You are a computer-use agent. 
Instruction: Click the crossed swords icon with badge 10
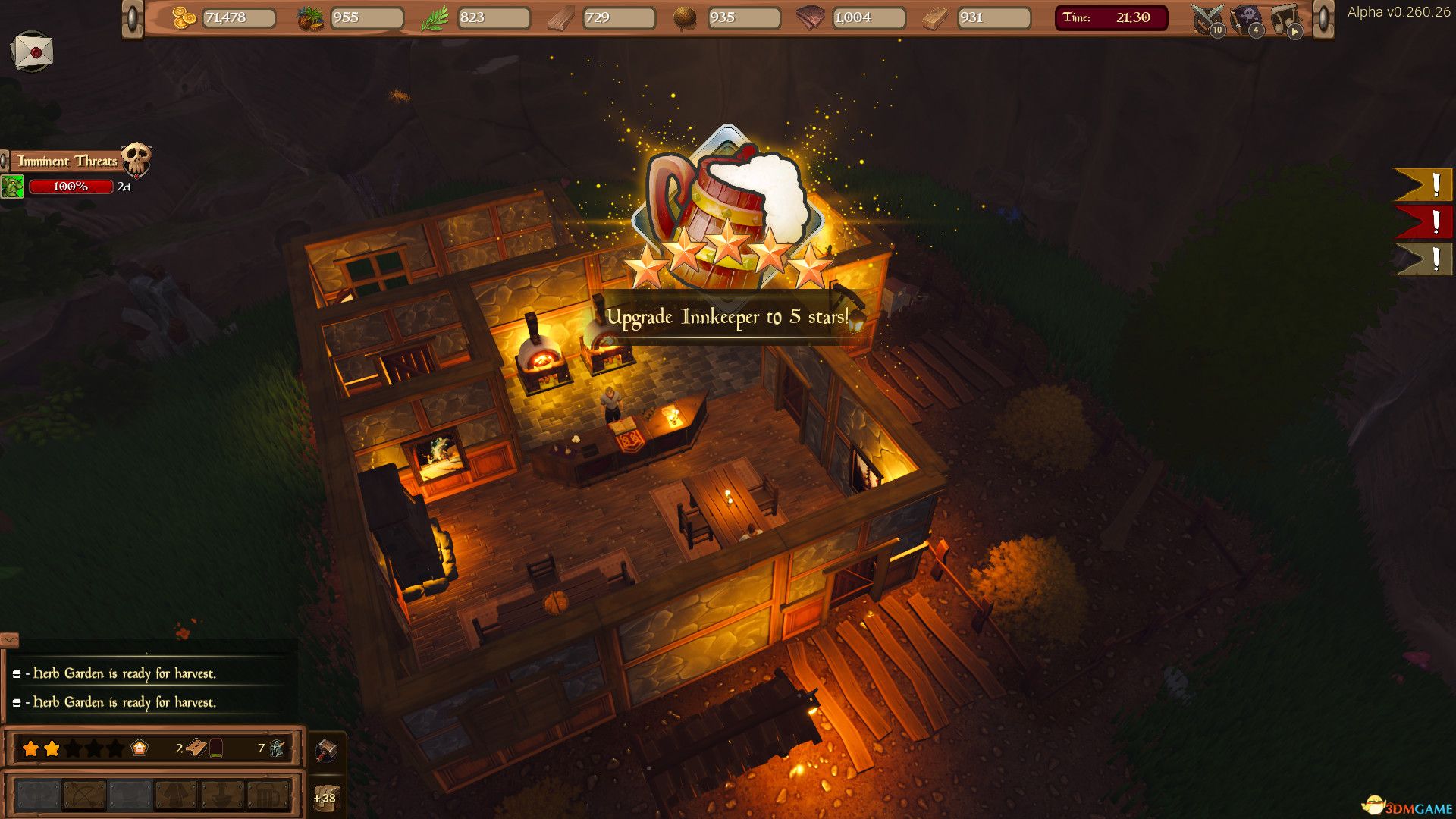1207,19
